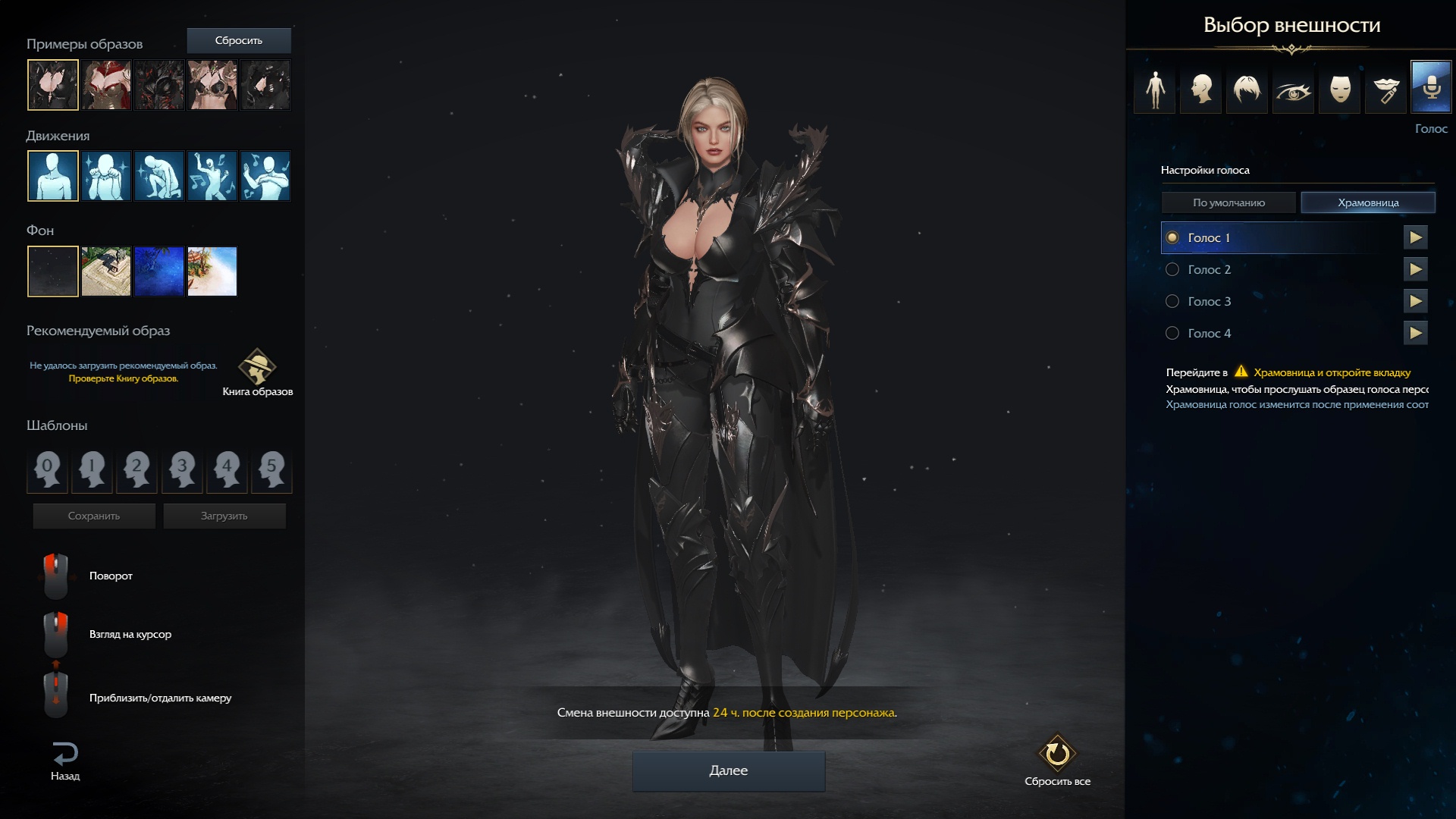Select template slot number 3
Viewport: 1456px width, 819px height.
(182, 468)
